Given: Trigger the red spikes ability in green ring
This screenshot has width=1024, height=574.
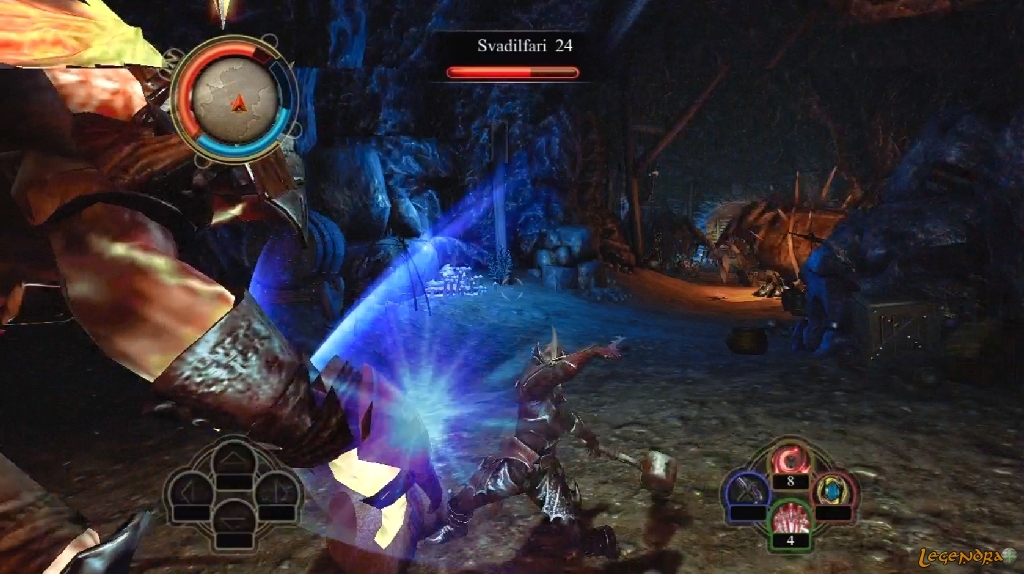Looking at the screenshot, I should (x=790, y=520).
